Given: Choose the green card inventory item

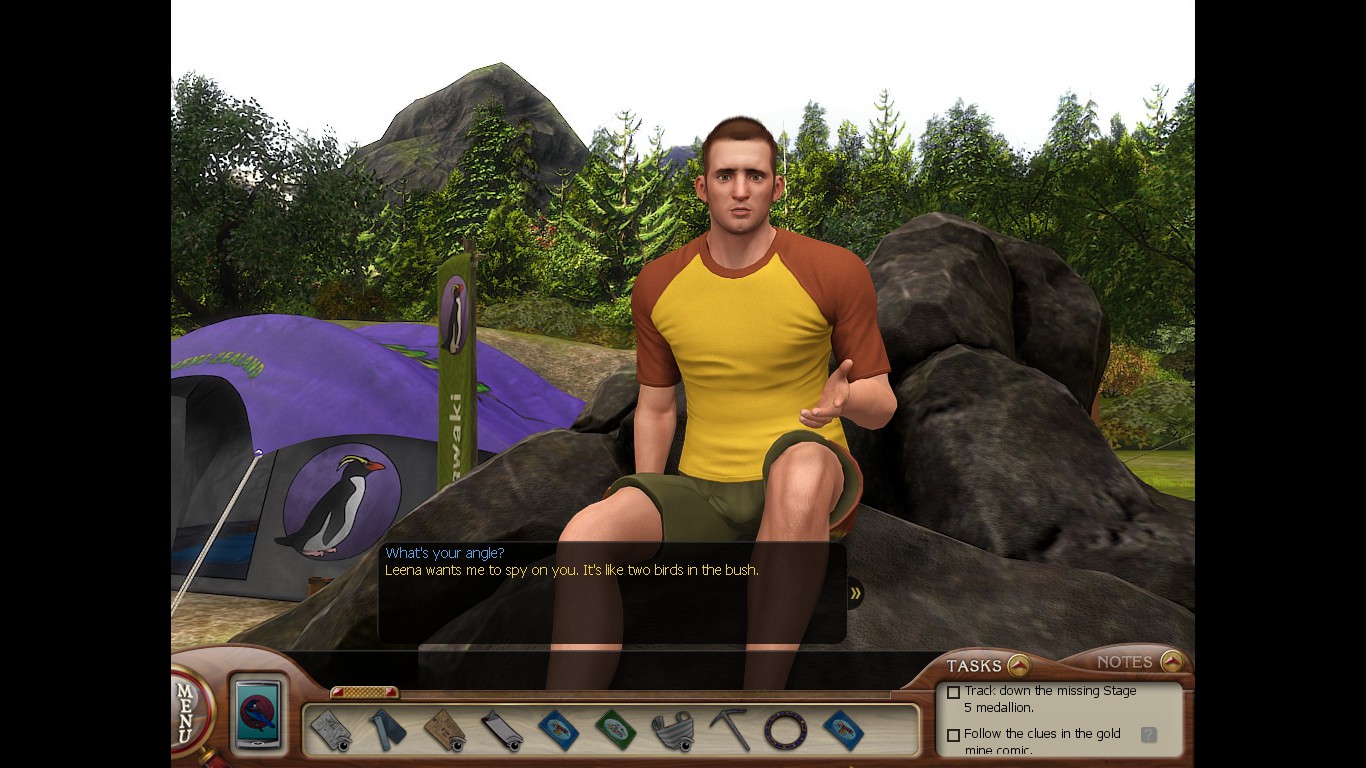Looking at the screenshot, I should pyautogui.click(x=614, y=730).
